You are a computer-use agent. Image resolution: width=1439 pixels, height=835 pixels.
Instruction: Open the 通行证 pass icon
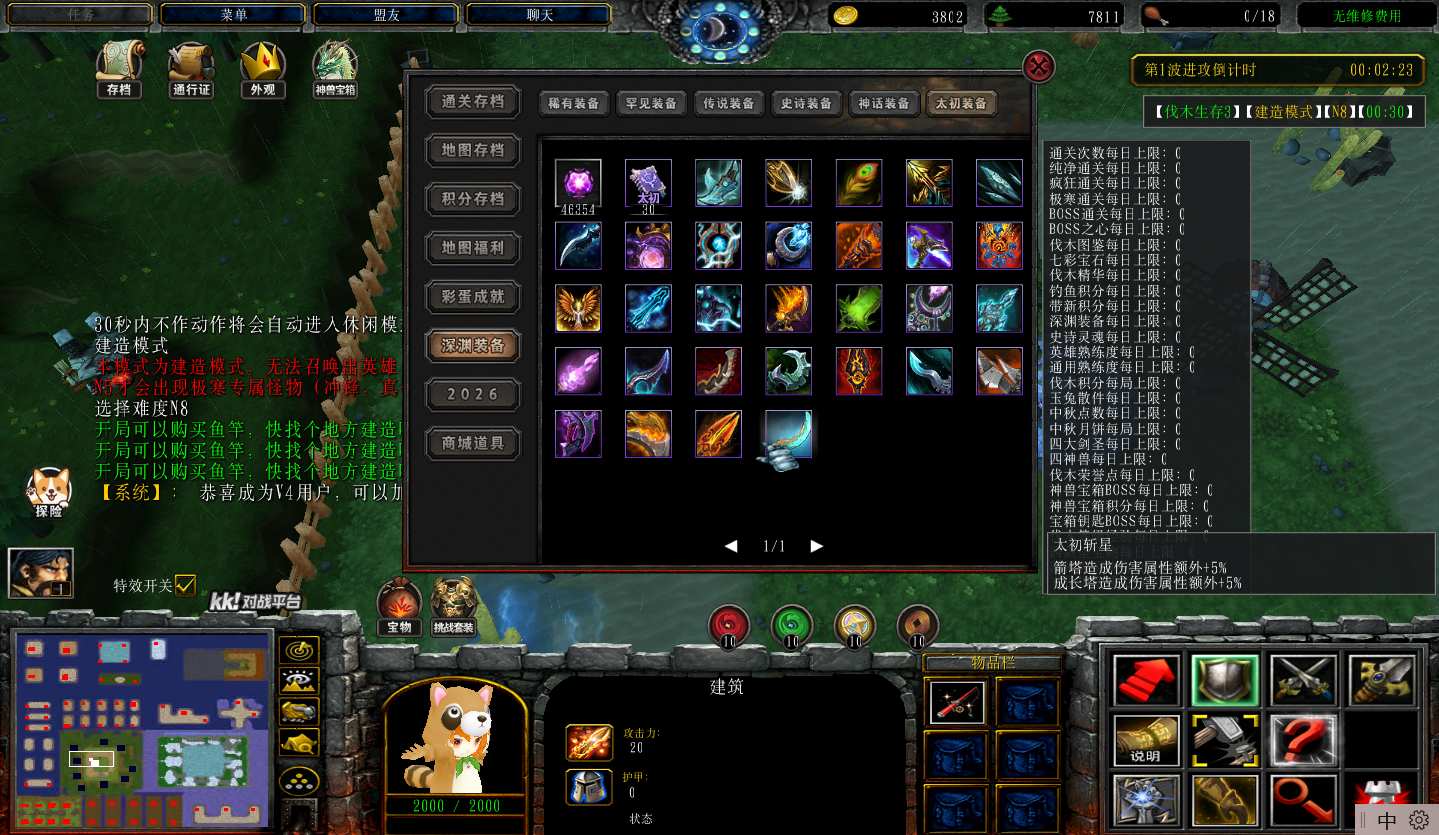[x=191, y=70]
